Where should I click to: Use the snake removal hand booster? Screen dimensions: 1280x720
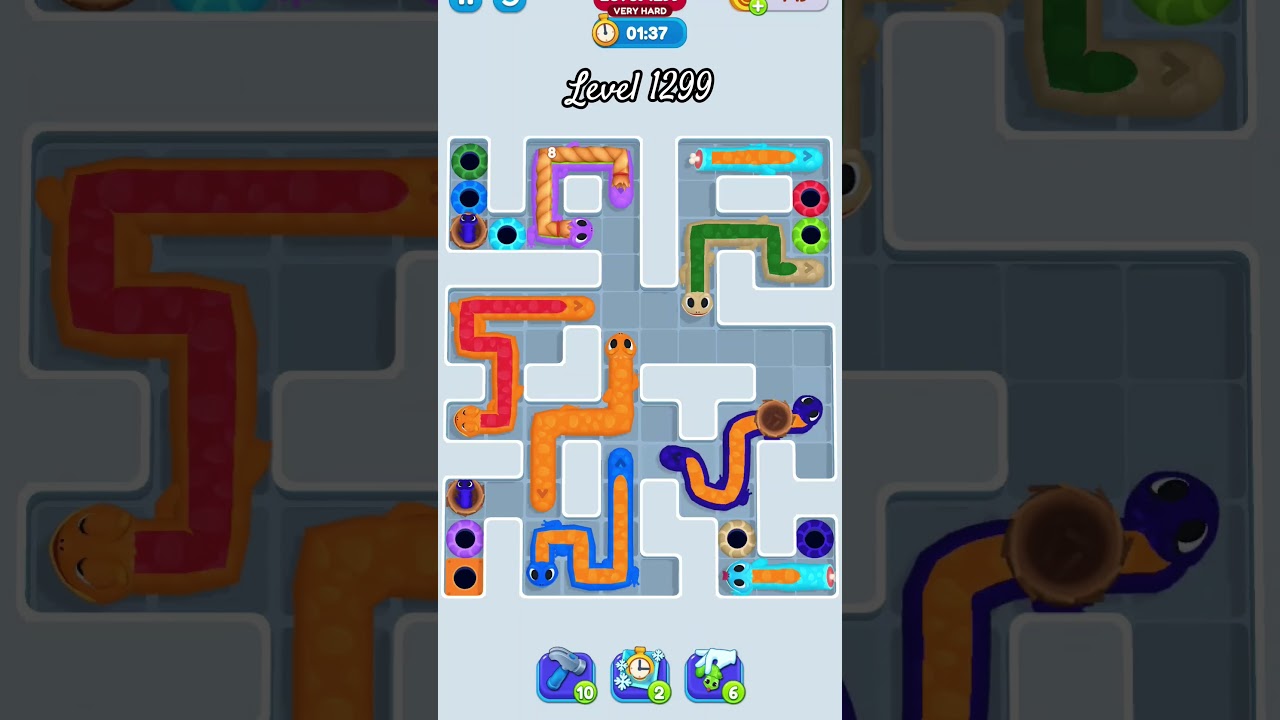click(x=714, y=675)
